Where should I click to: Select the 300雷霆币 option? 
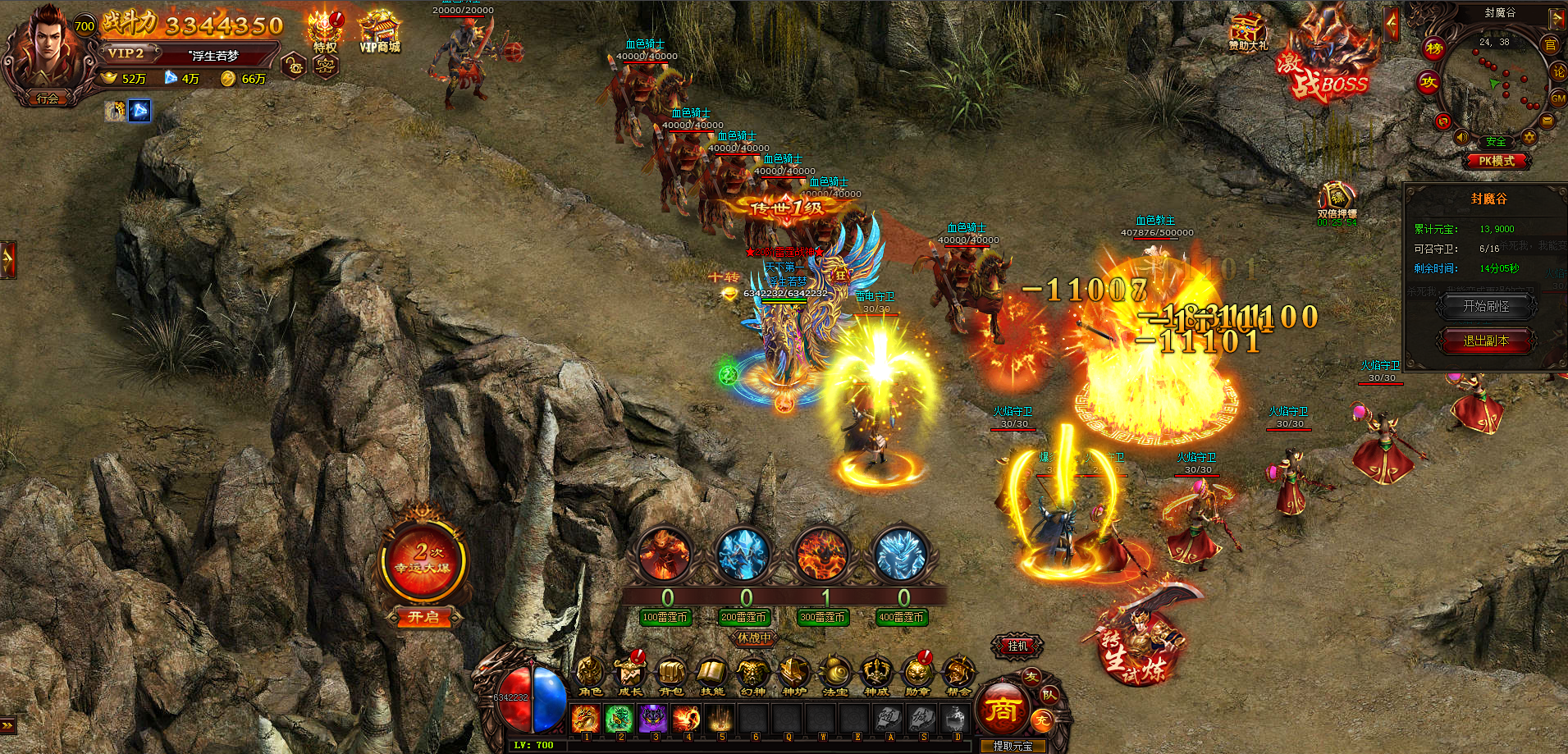click(x=823, y=617)
